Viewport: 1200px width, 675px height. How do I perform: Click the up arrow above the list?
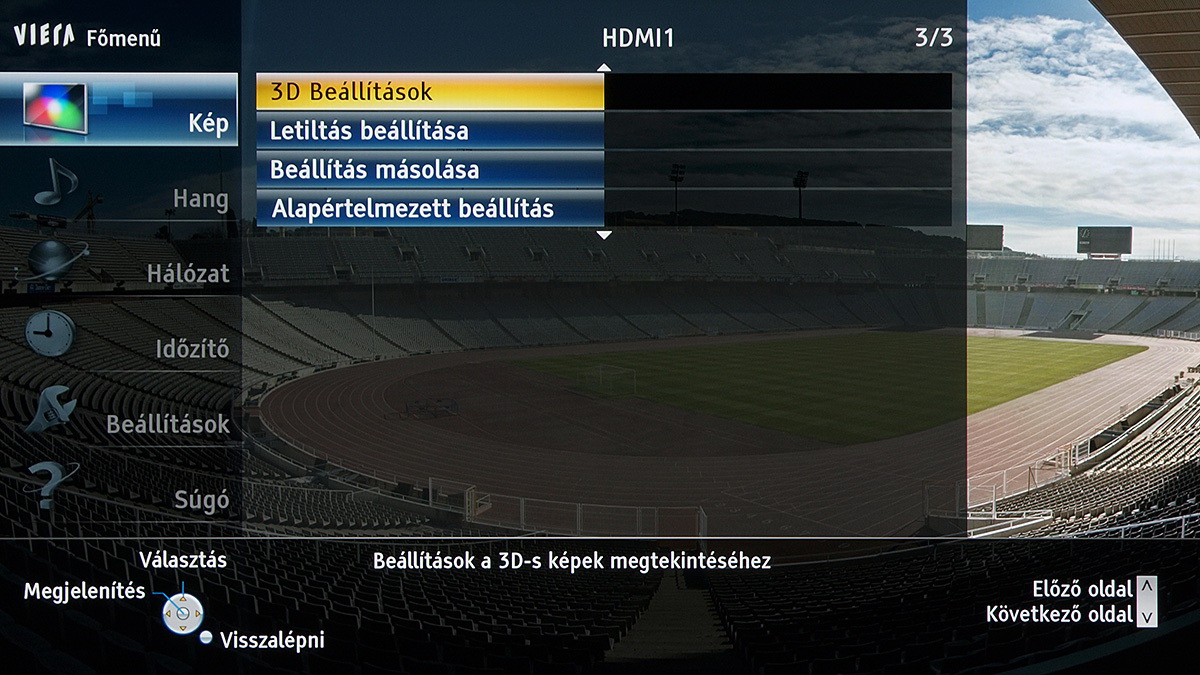pyautogui.click(x=603, y=67)
